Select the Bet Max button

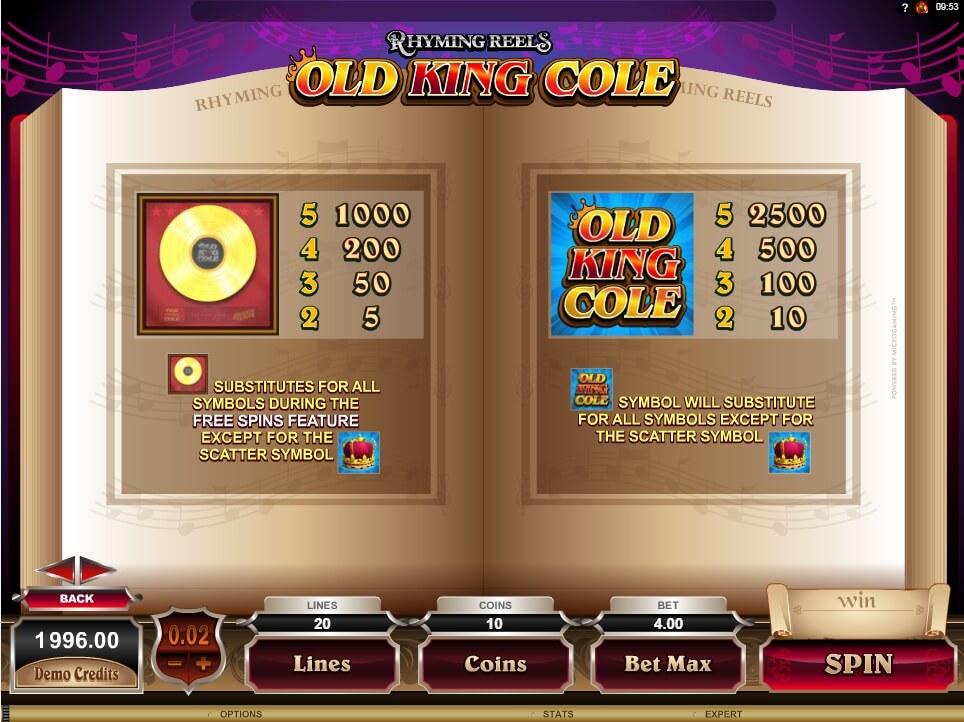(667, 664)
